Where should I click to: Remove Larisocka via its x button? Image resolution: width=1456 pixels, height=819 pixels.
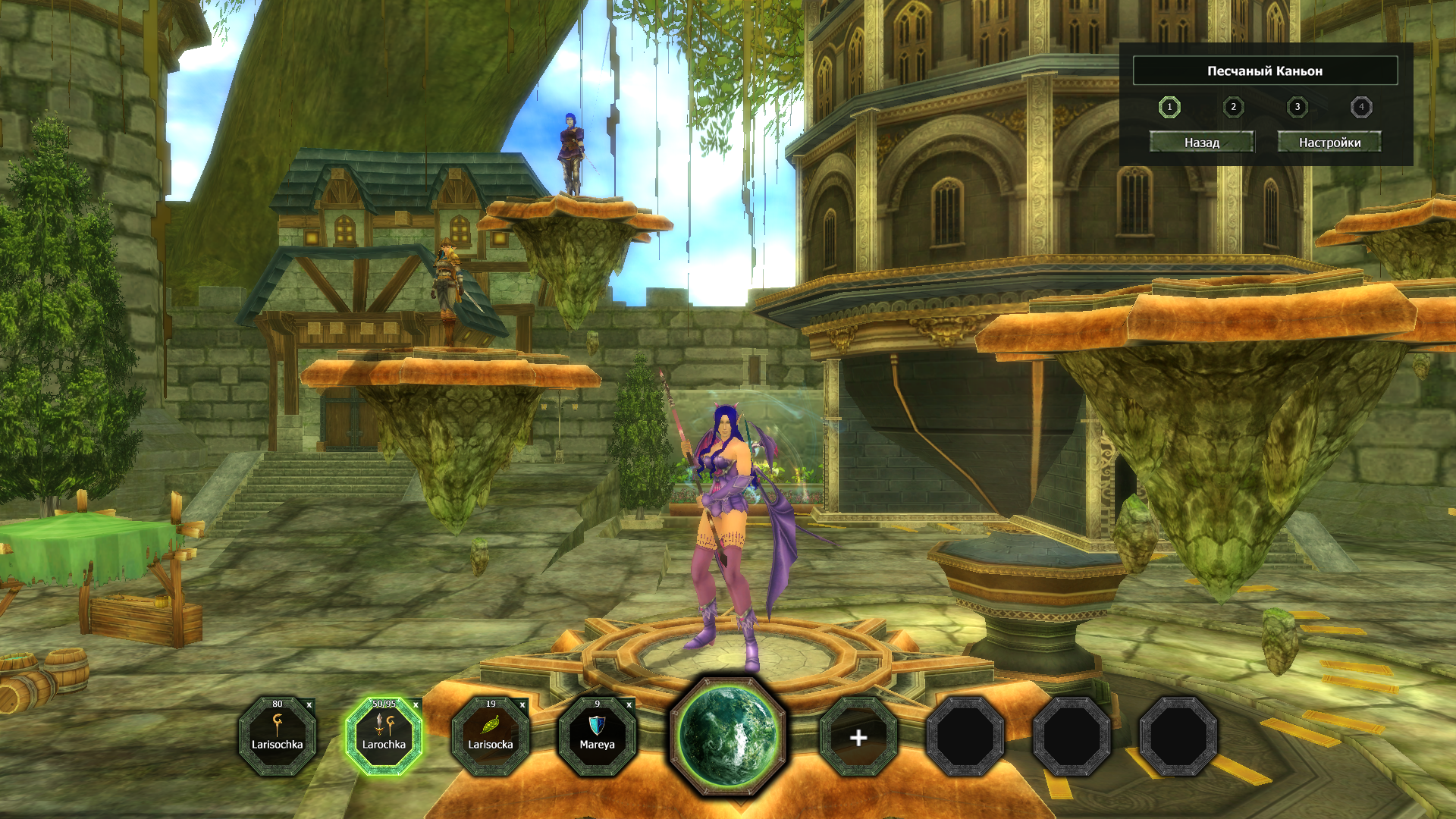point(522,705)
